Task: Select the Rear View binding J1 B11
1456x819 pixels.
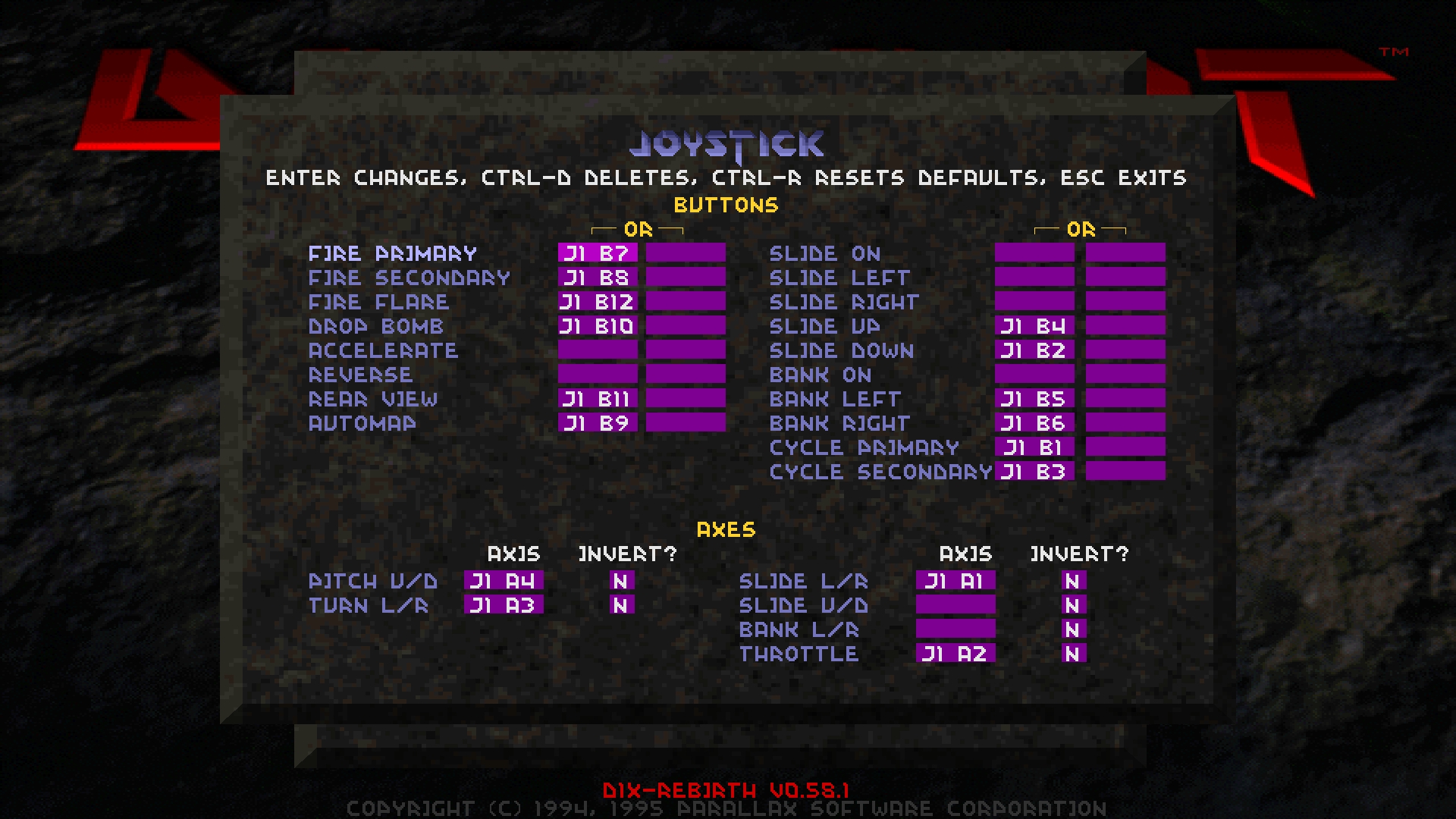Action: tap(599, 400)
